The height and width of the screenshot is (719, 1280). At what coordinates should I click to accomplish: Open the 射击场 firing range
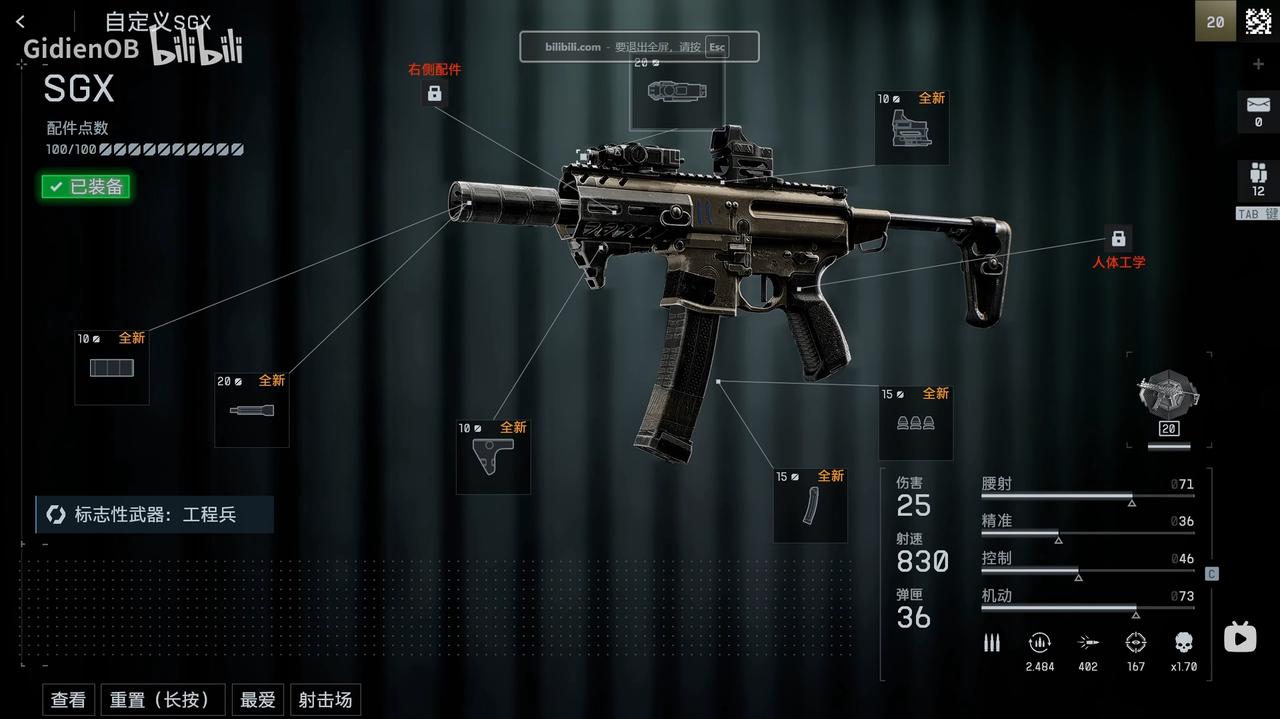(325, 700)
